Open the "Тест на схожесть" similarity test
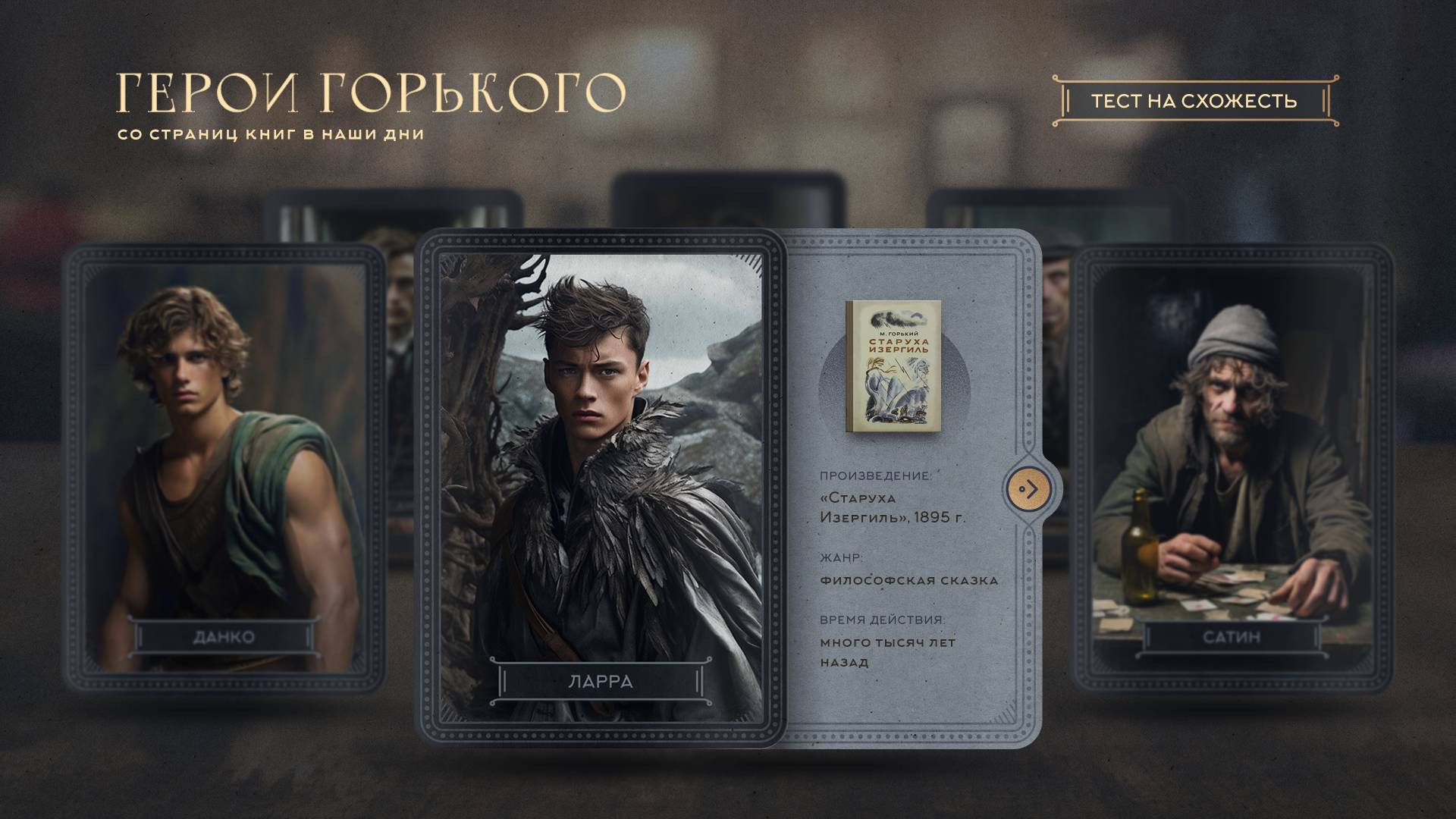The height and width of the screenshot is (819, 1456). point(1194,101)
